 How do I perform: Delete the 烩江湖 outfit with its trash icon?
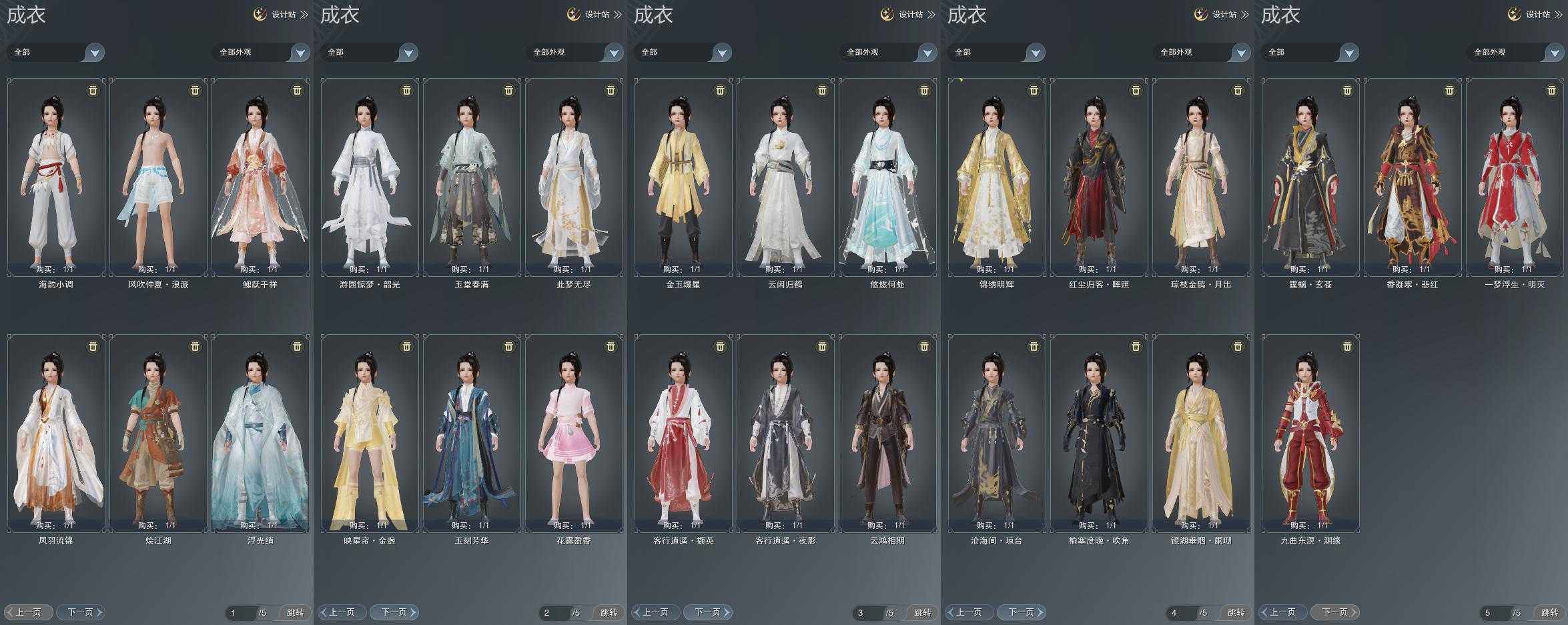[x=195, y=346]
